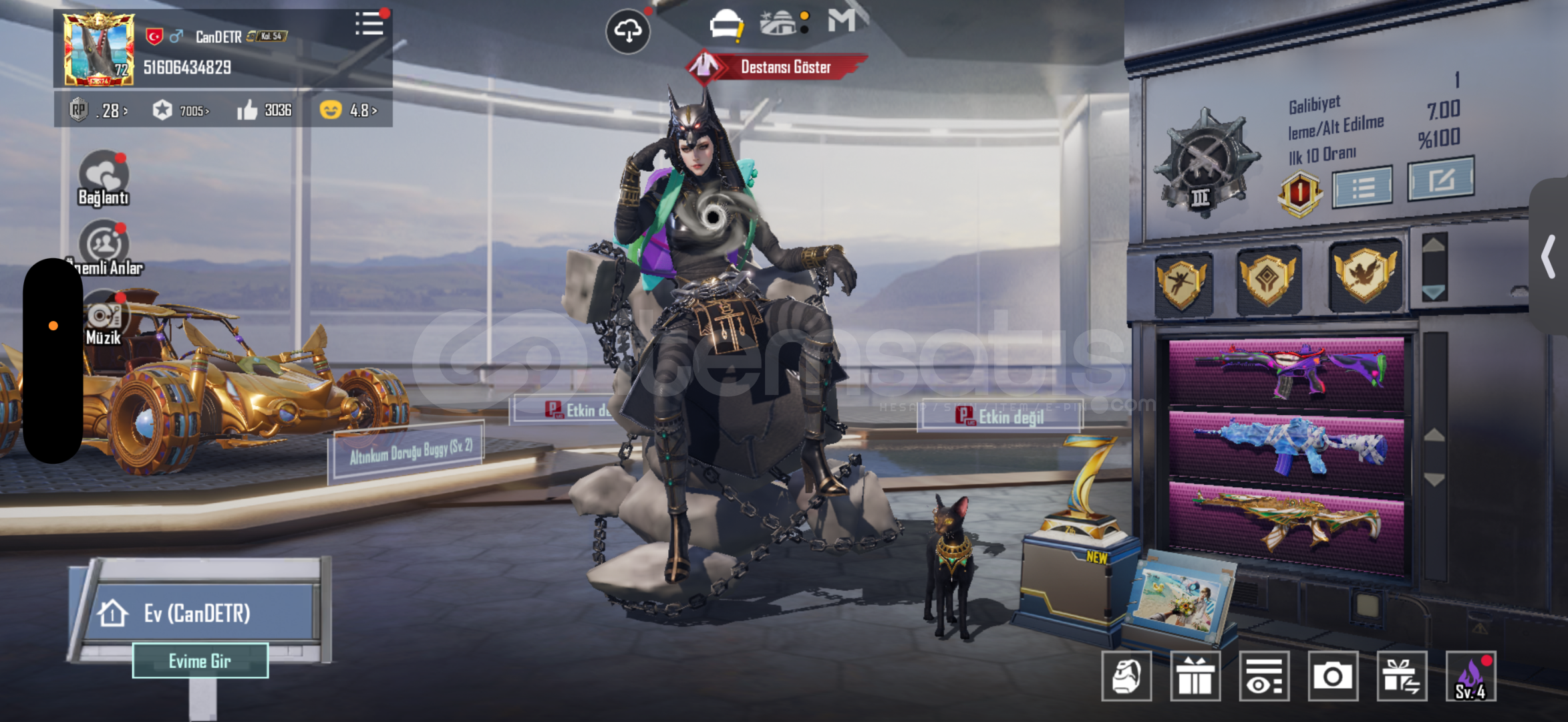Click the Evime Gir button

200,661
